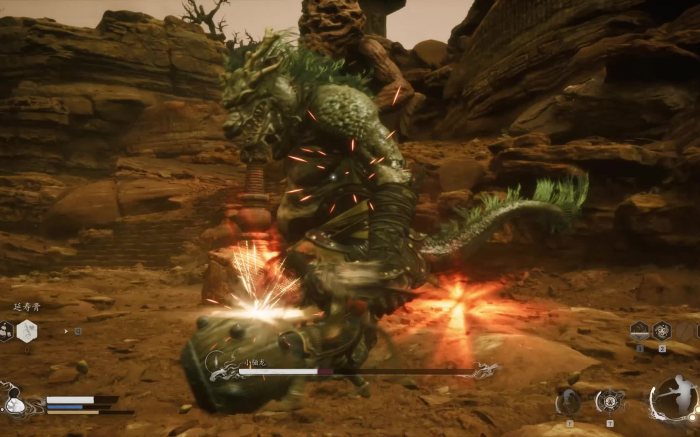Activate the swirl spell in hexagon slot 2

662,331
